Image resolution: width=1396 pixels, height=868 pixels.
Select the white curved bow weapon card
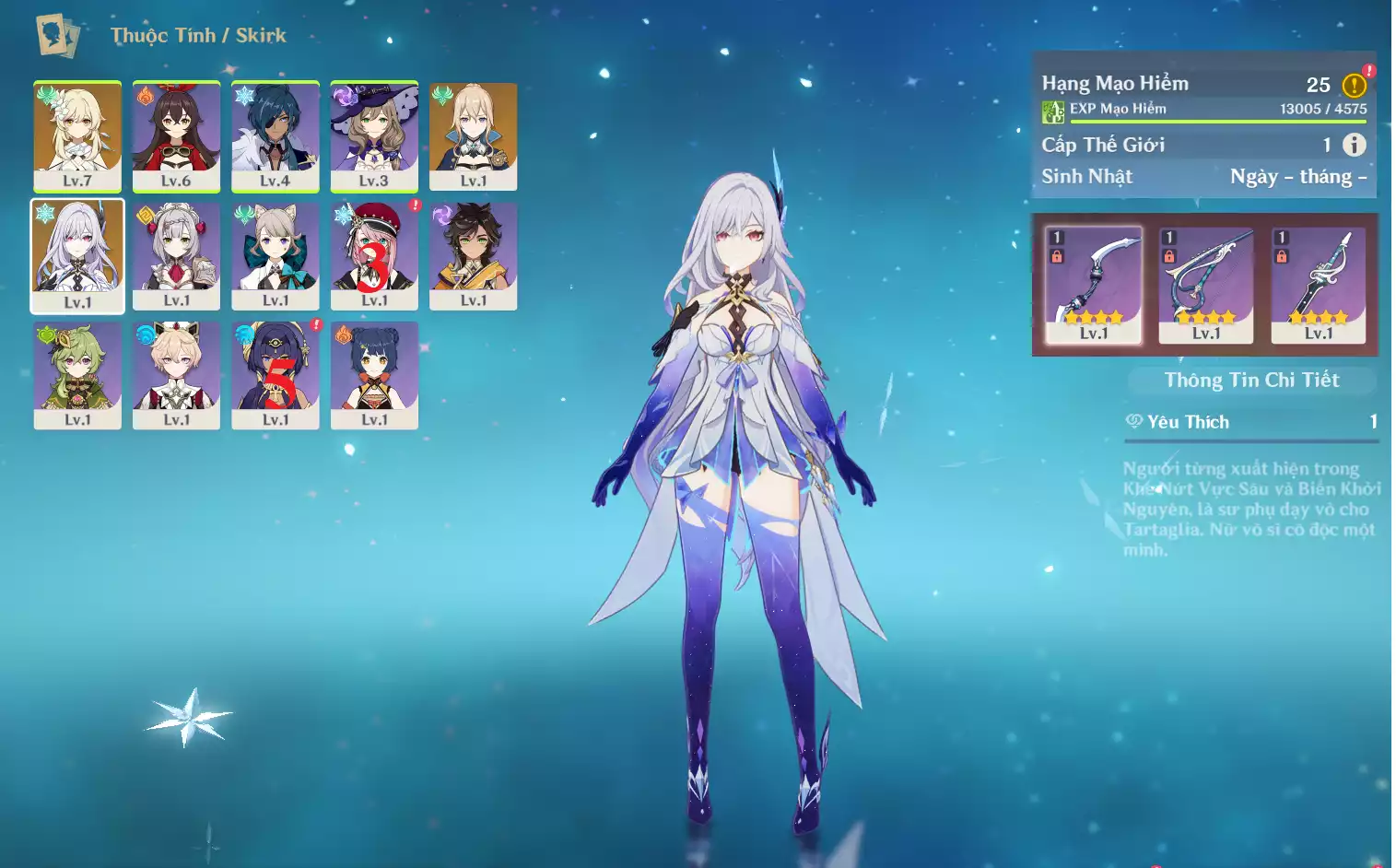click(1094, 285)
